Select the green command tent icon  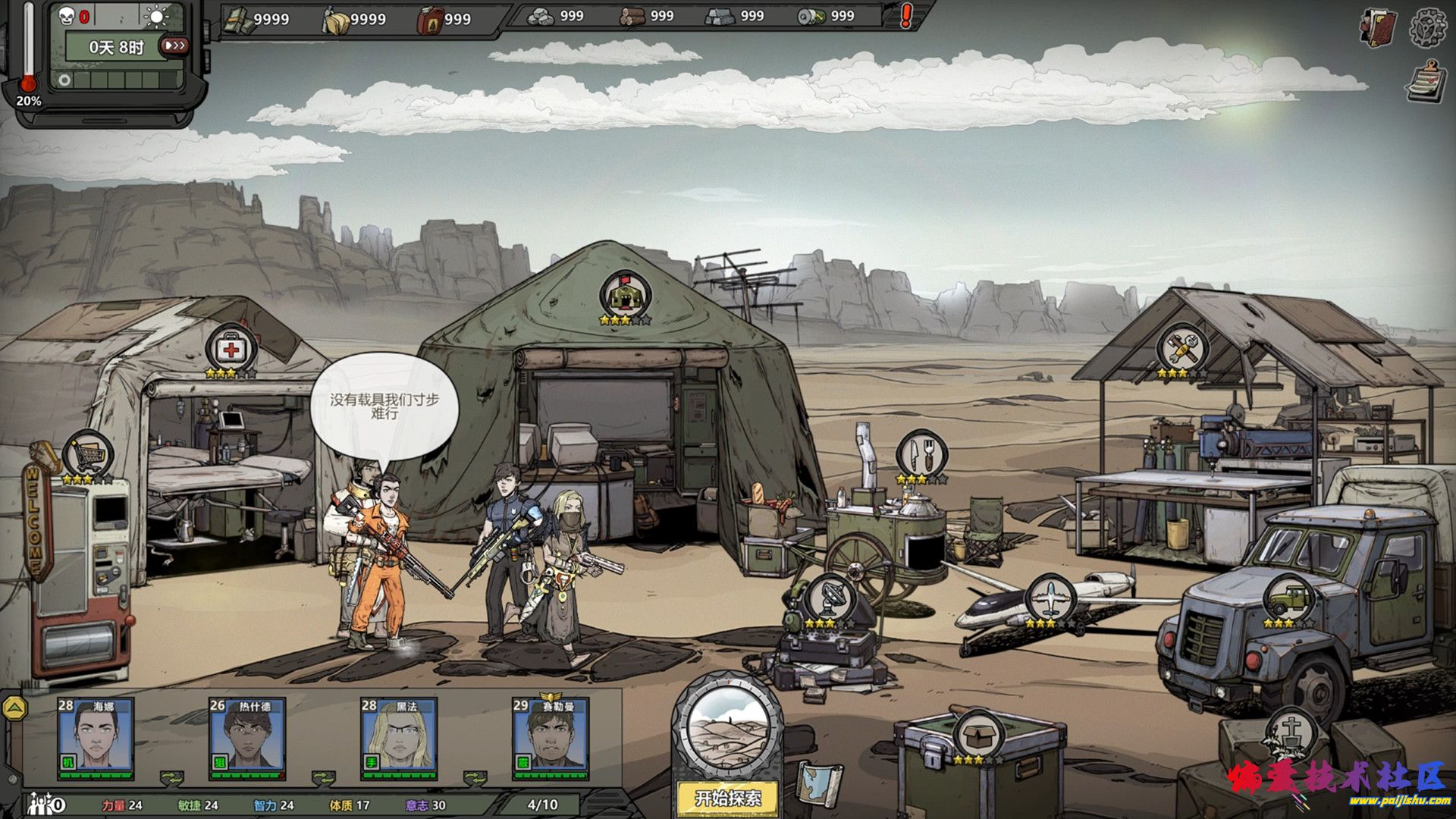click(624, 295)
